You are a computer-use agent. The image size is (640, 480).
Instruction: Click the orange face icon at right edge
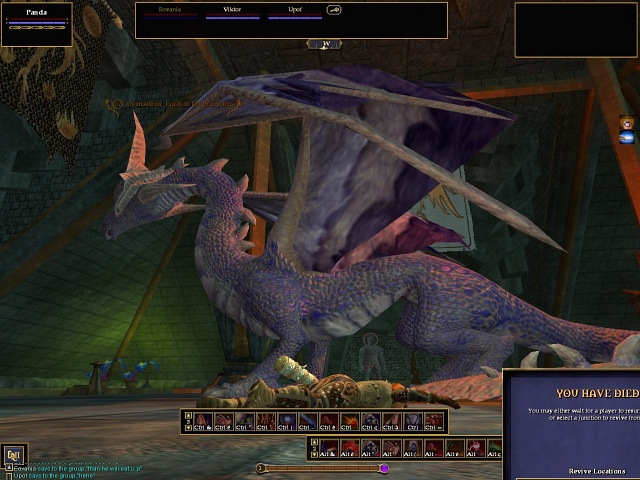tap(626, 123)
